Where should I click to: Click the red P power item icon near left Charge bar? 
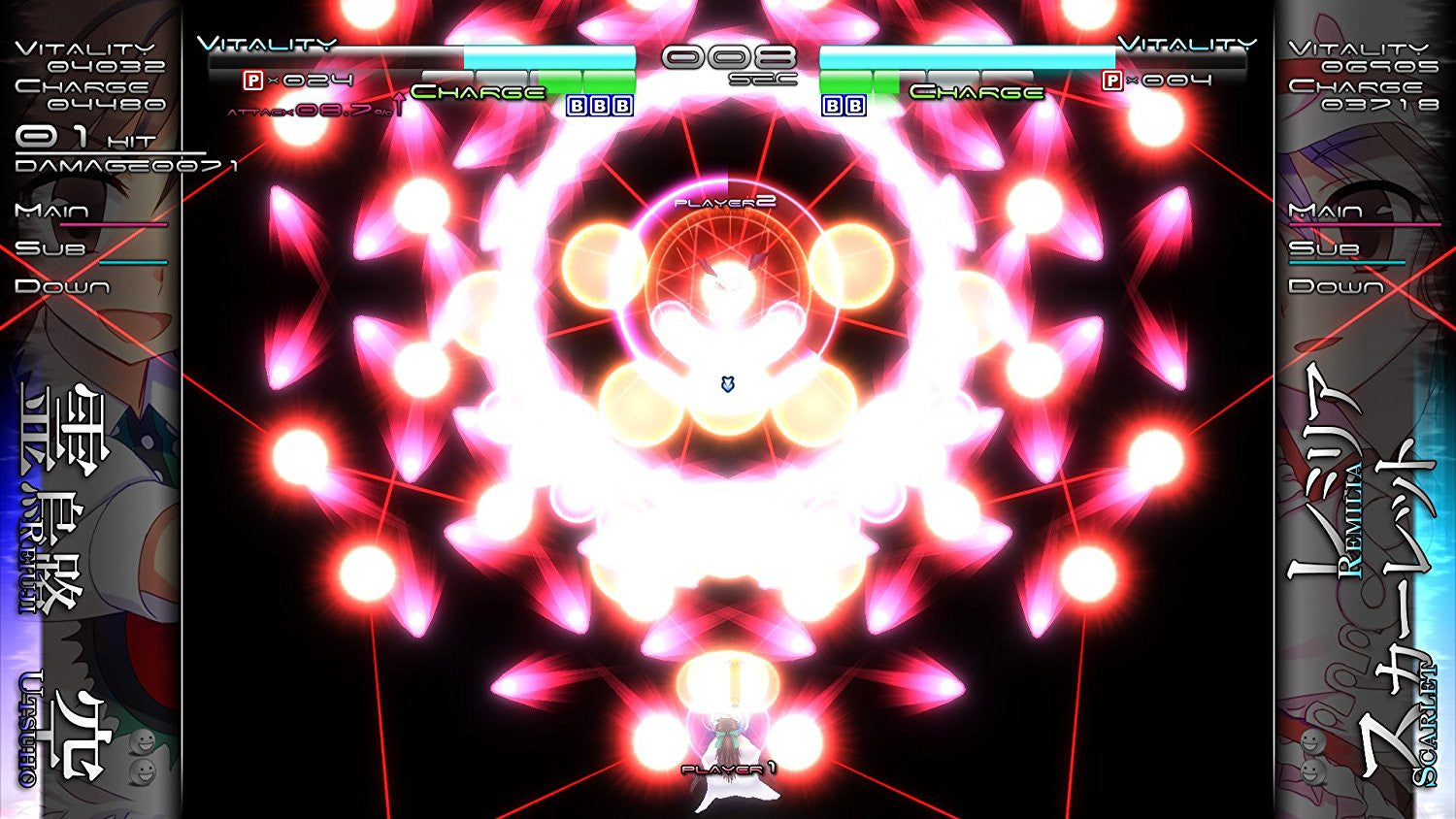251,80
